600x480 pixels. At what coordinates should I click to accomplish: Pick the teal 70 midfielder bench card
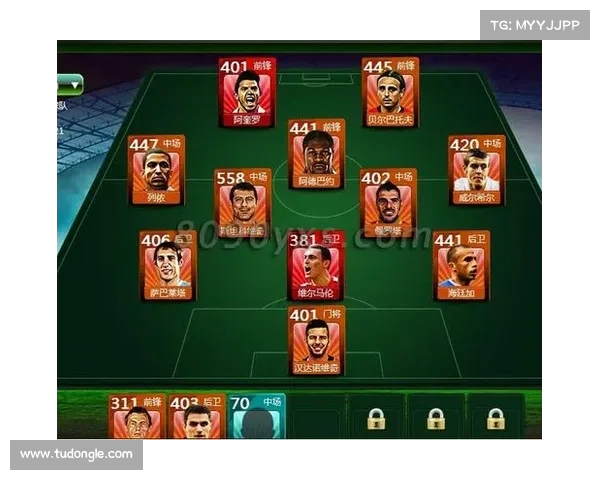pyautogui.click(x=256, y=417)
